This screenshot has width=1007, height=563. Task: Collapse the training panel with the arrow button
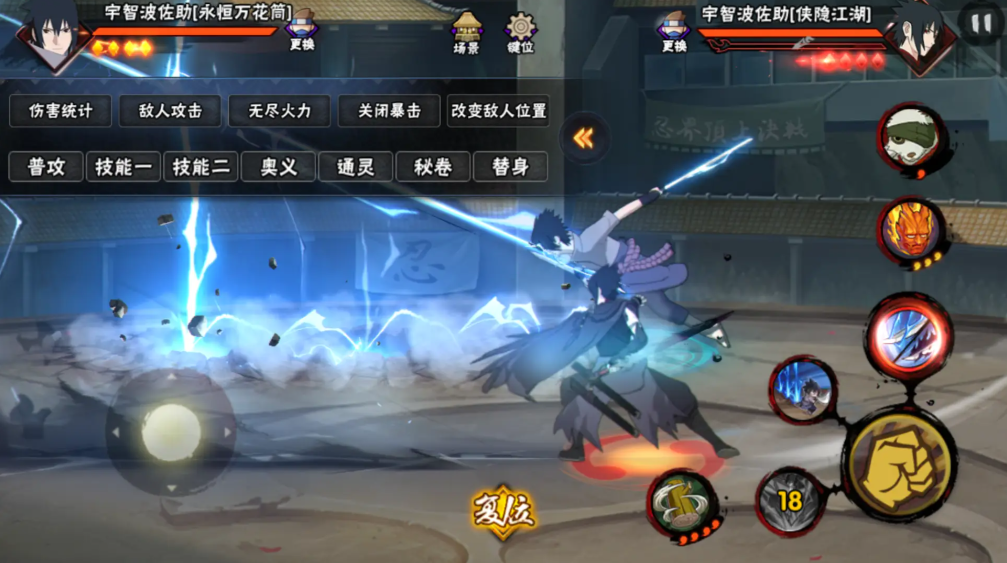pyautogui.click(x=583, y=138)
